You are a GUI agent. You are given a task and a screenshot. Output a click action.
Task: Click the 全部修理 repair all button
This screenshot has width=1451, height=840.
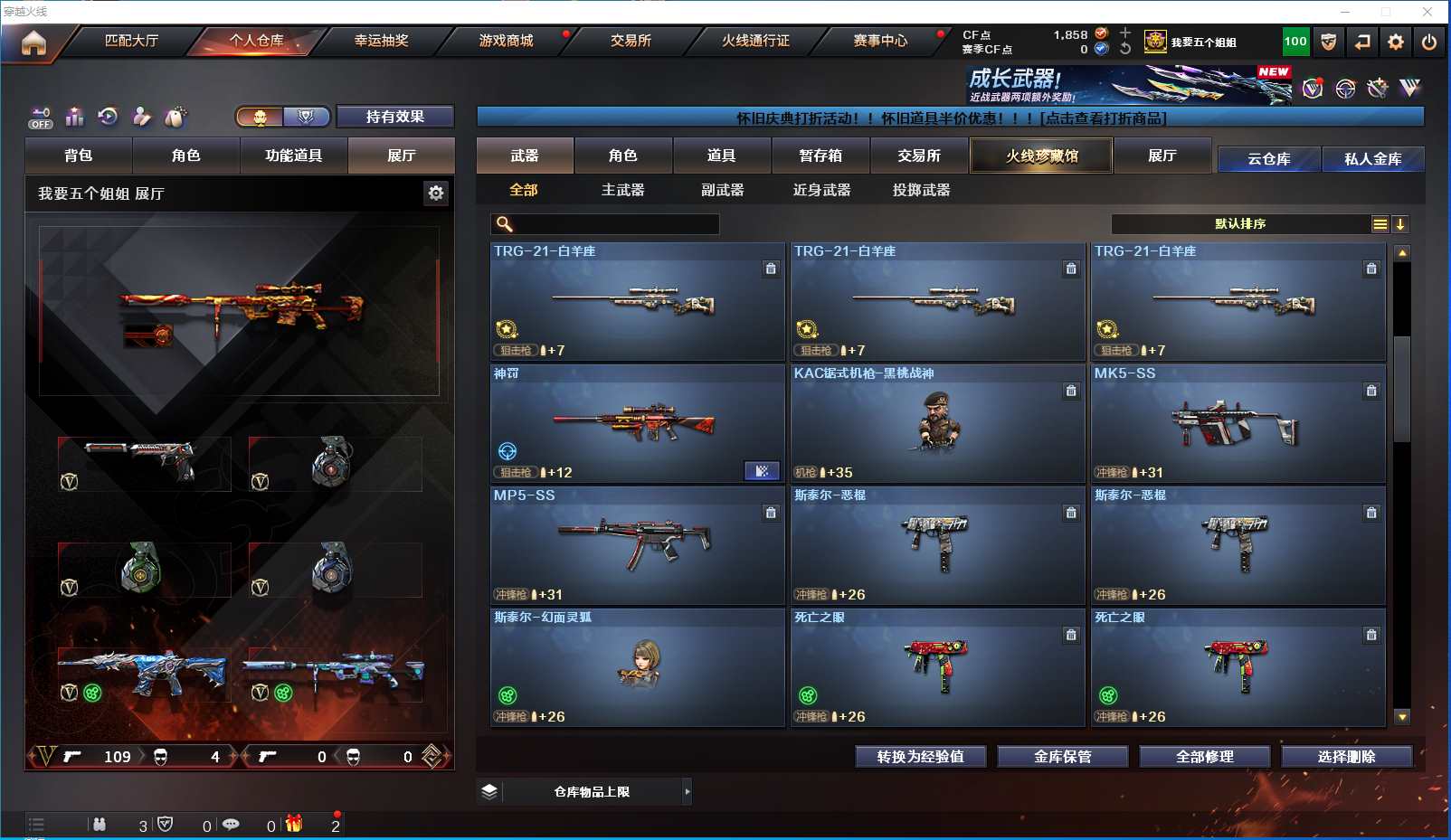[x=1204, y=757]
